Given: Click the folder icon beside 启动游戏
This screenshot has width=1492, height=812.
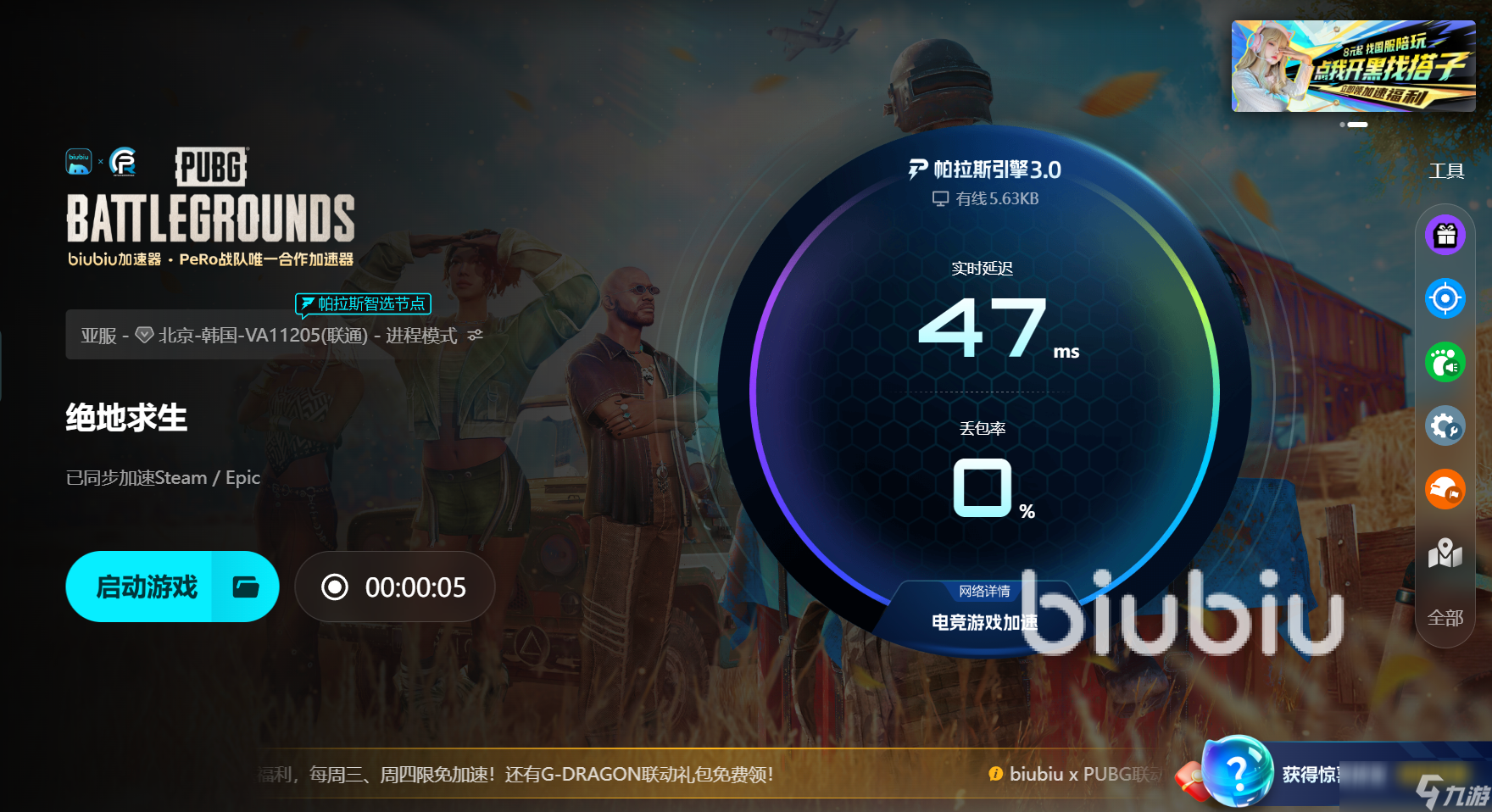Looking at the screenshot, I should [247, 586].
